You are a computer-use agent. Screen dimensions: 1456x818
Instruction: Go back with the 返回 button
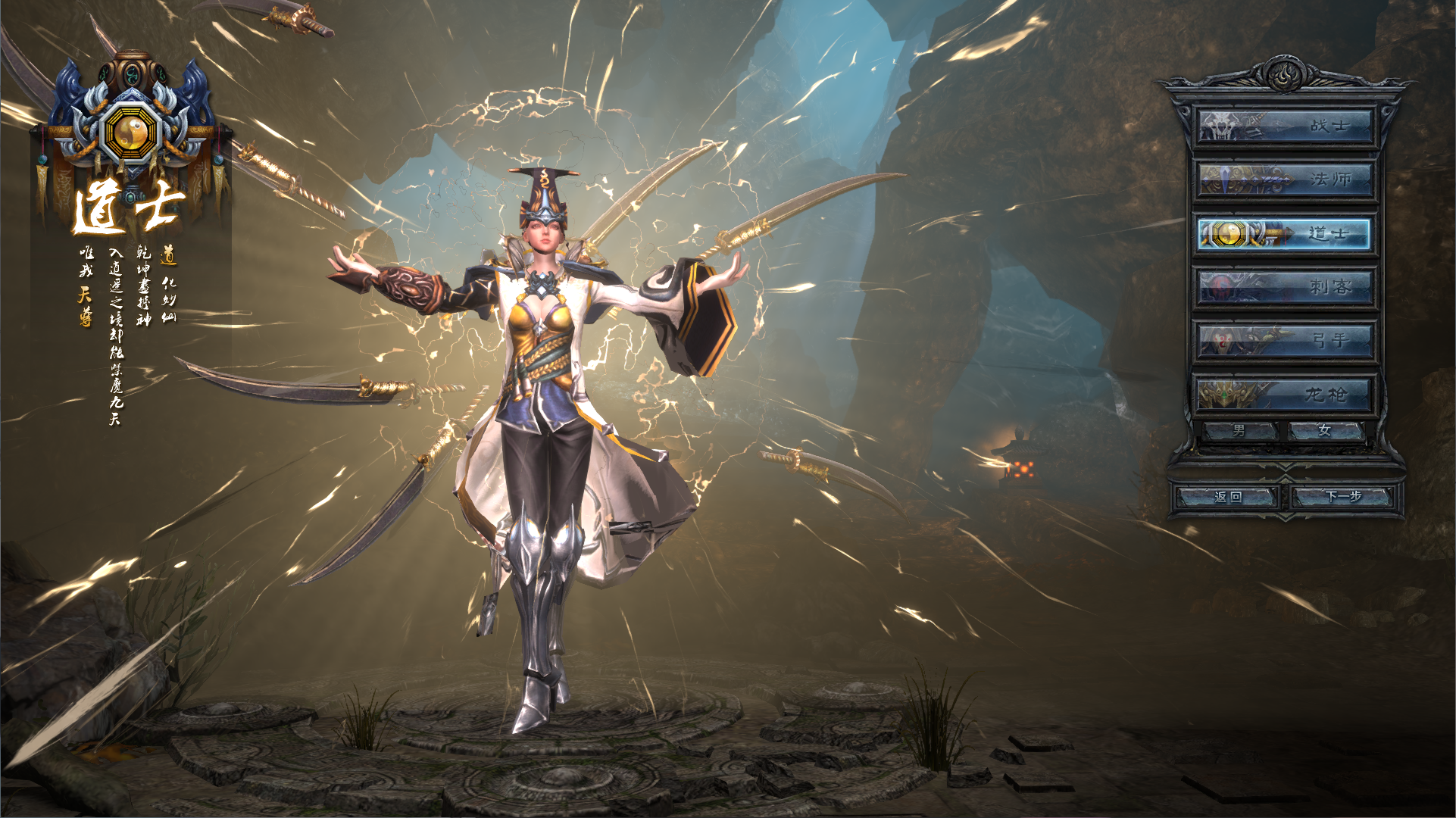coord(1227,497)
